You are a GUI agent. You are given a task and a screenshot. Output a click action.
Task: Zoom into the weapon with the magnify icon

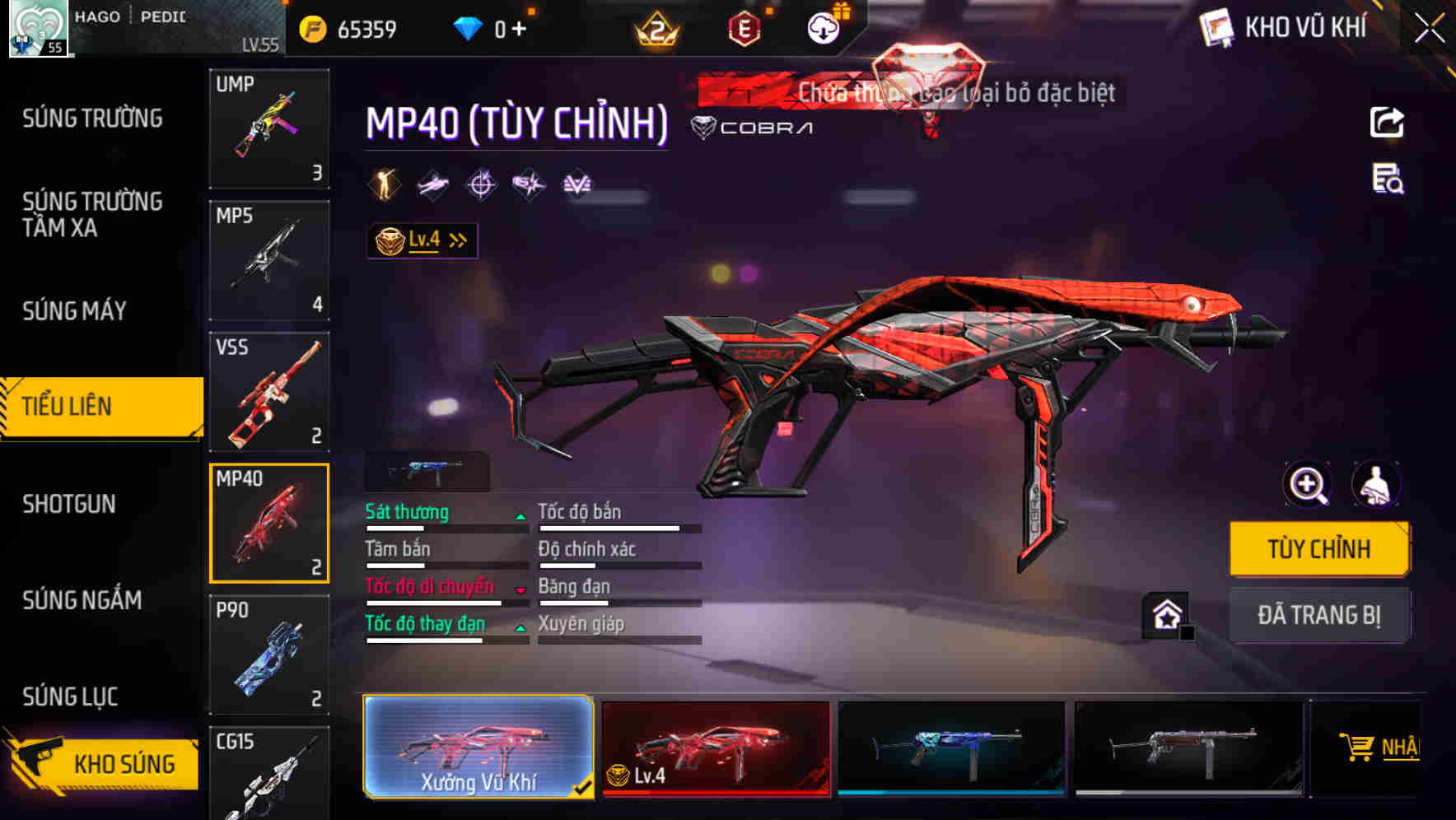[1307, 485]
